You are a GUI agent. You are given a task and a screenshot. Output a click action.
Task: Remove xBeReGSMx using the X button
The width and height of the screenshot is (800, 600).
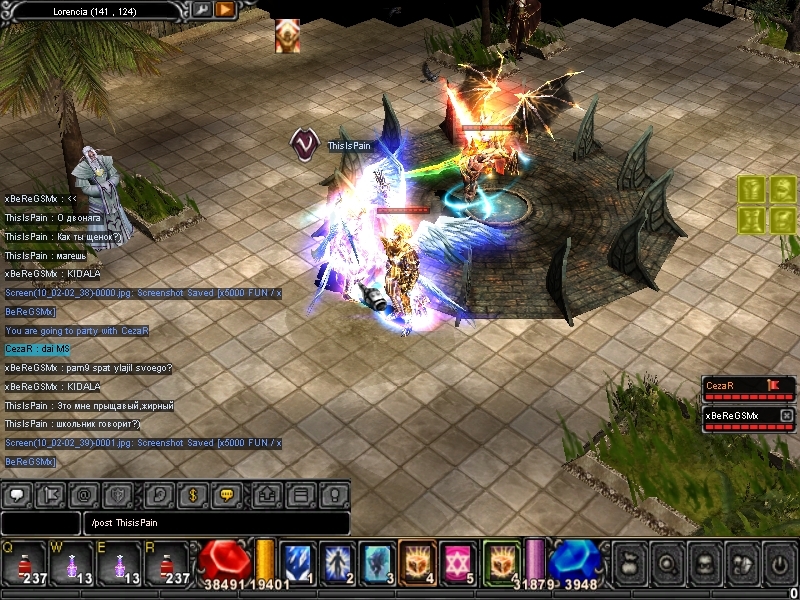[x=786, y=415]
